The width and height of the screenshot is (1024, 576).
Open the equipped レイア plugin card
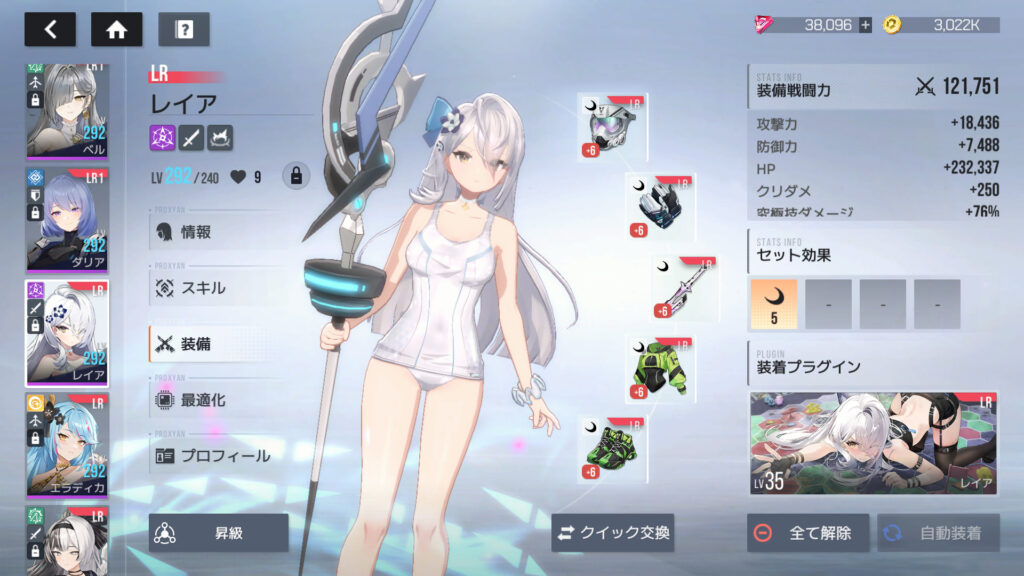[874, 443]
